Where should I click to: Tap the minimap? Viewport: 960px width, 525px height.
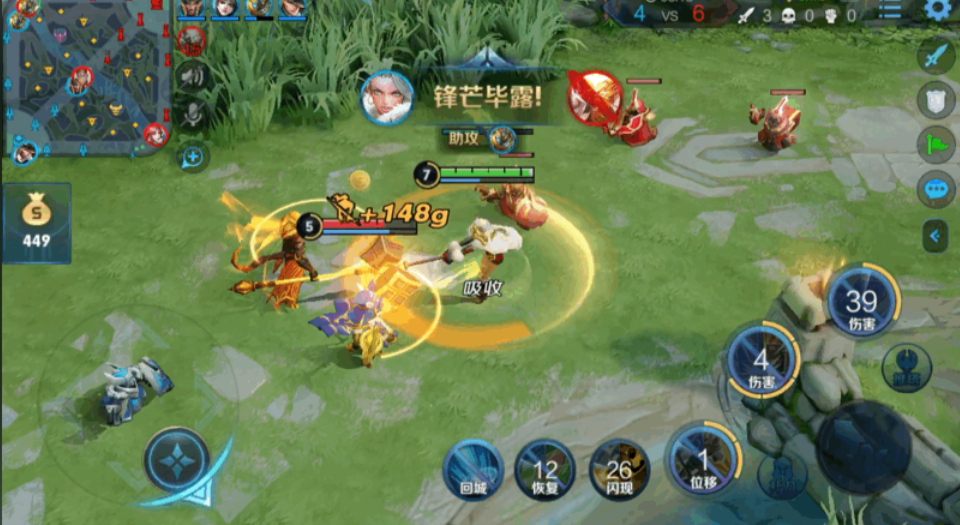(x=85, y=80)
